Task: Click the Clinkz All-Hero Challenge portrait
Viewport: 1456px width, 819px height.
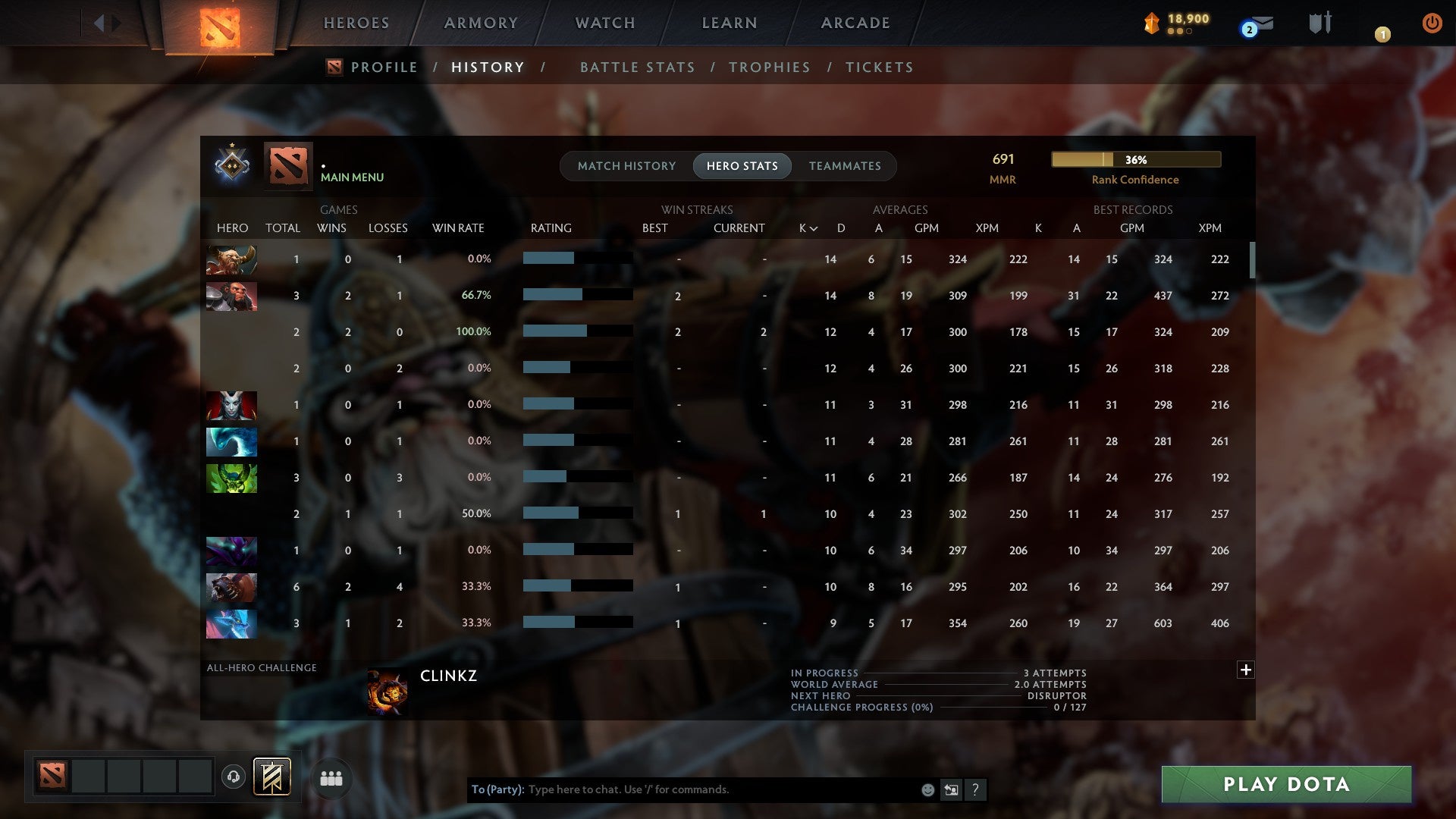Action: (x=389, y=690)
